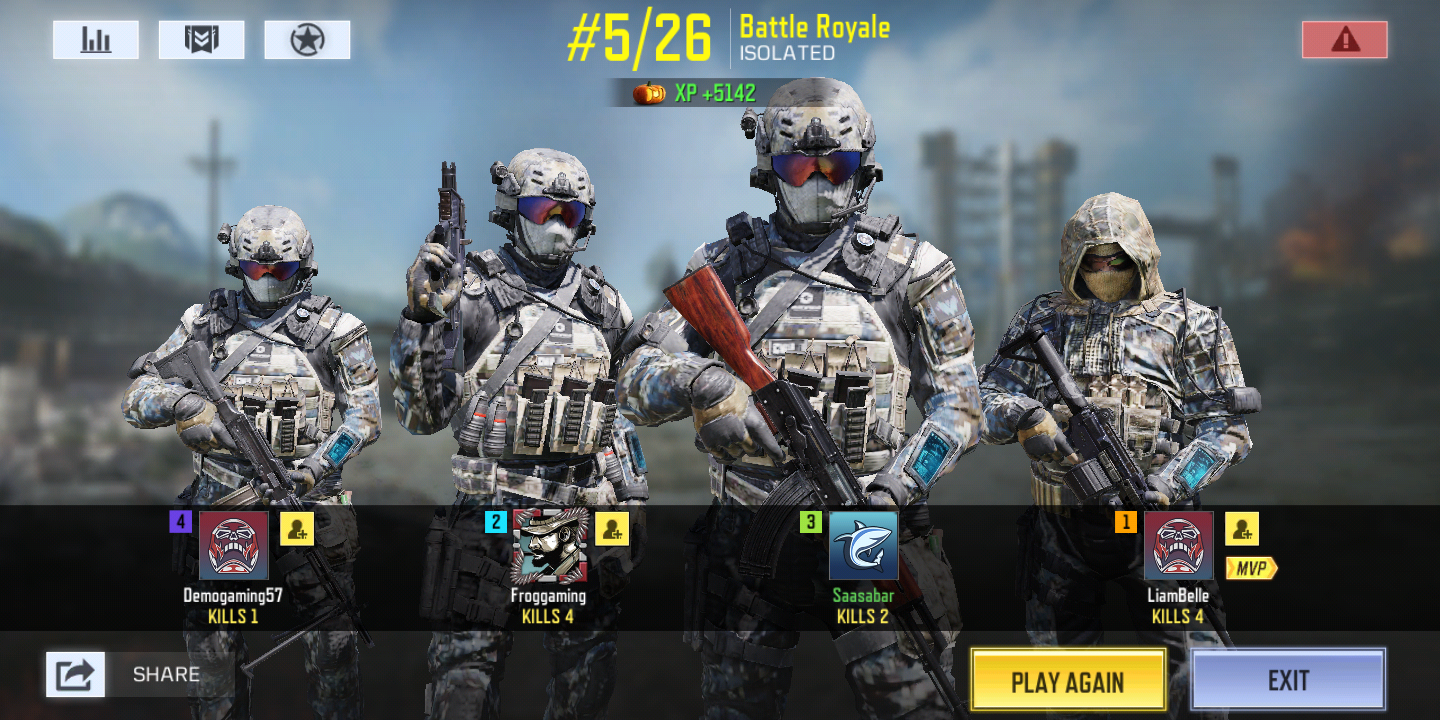Open the star medal button
This screenshot has height=720, width=1440.
(307, 40)
